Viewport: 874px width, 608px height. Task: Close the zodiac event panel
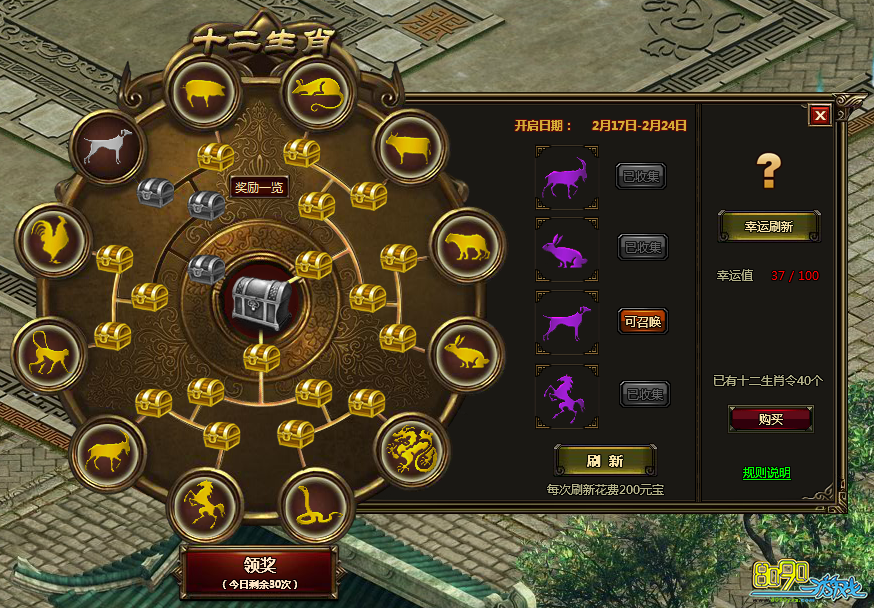(x=820, y=115)
